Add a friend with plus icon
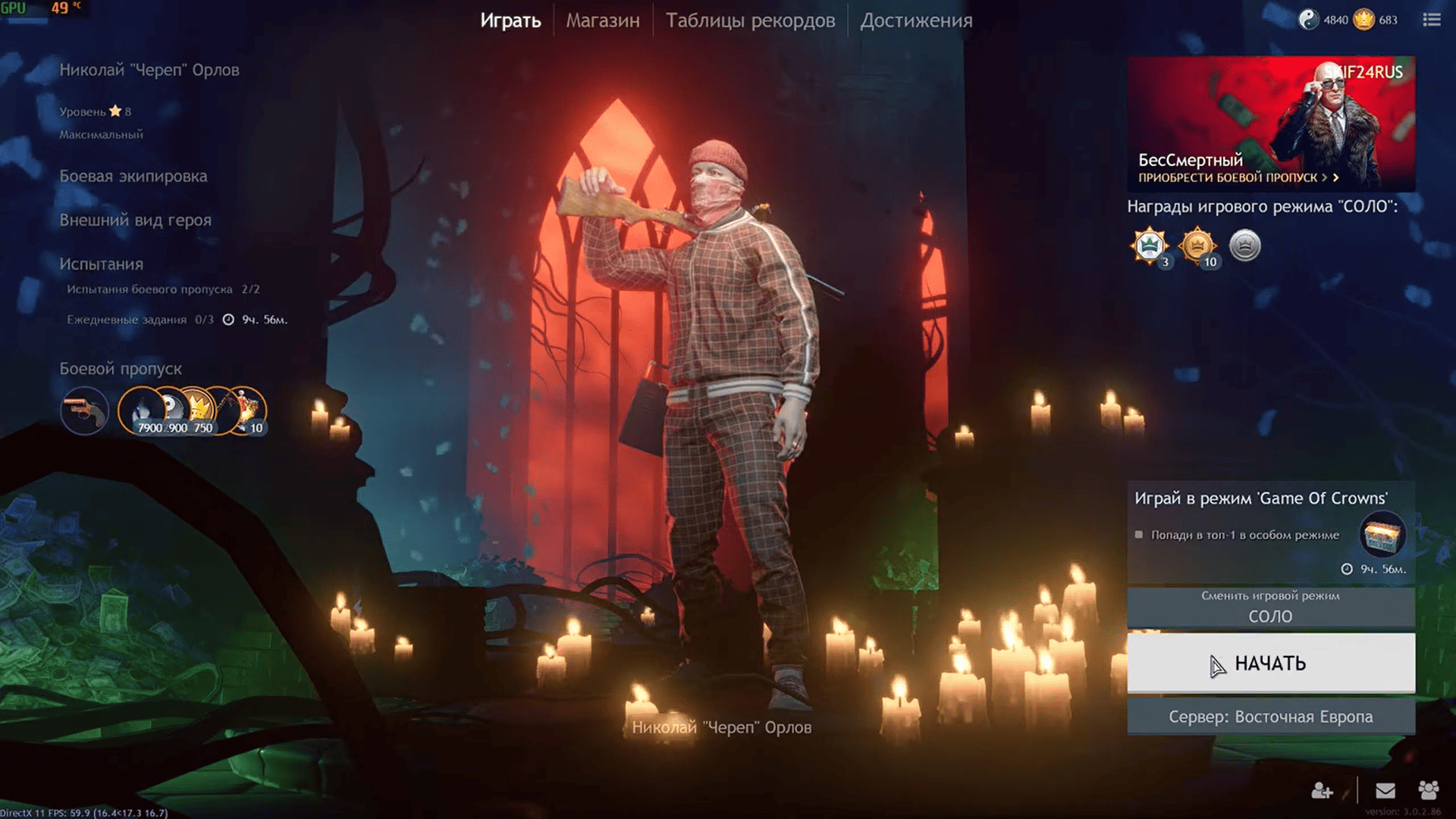This screenshot has height=819, width=1456. tap(1322, 791)
